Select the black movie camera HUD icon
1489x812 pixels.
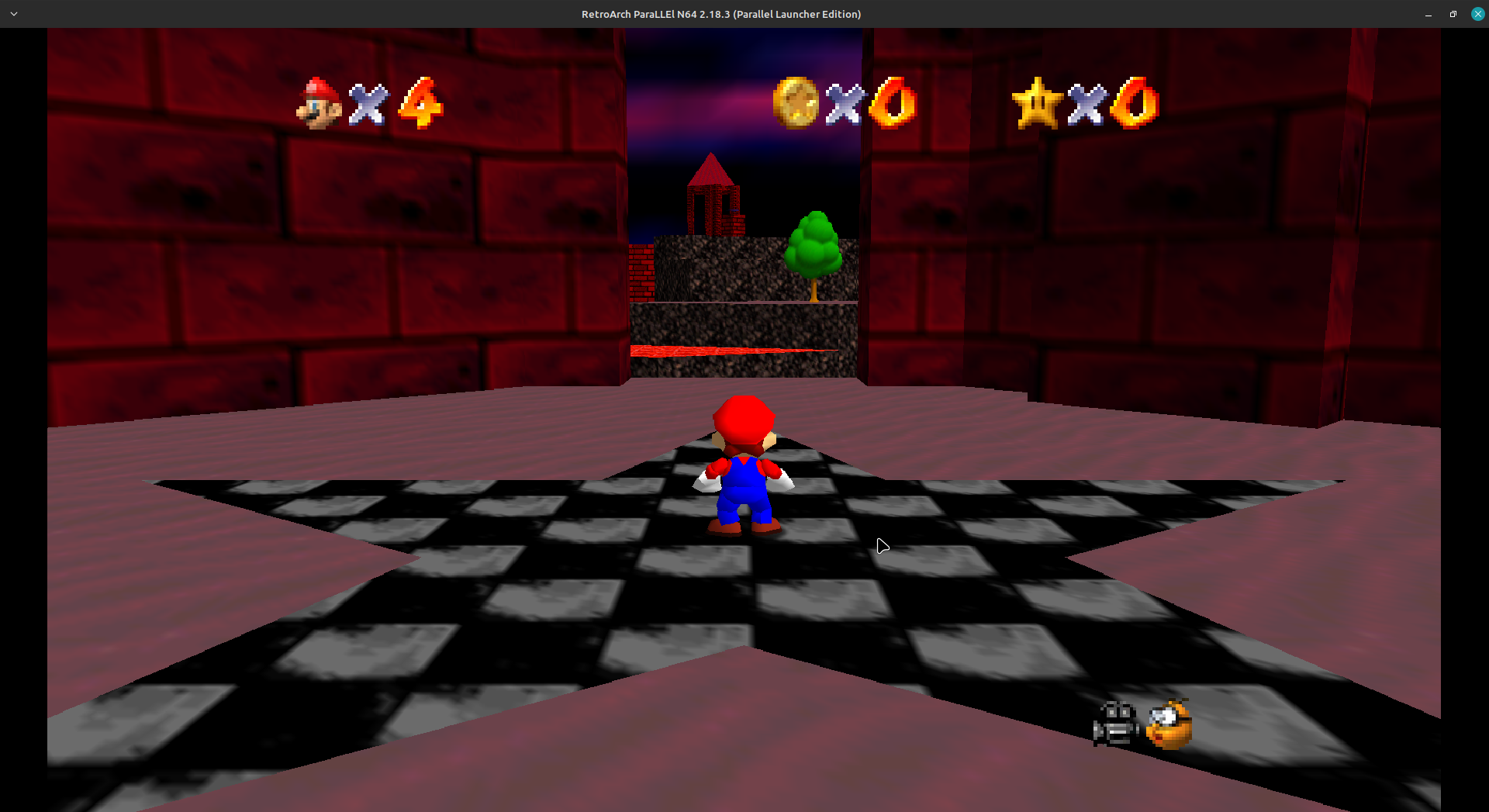click(x=1115, y=724)
